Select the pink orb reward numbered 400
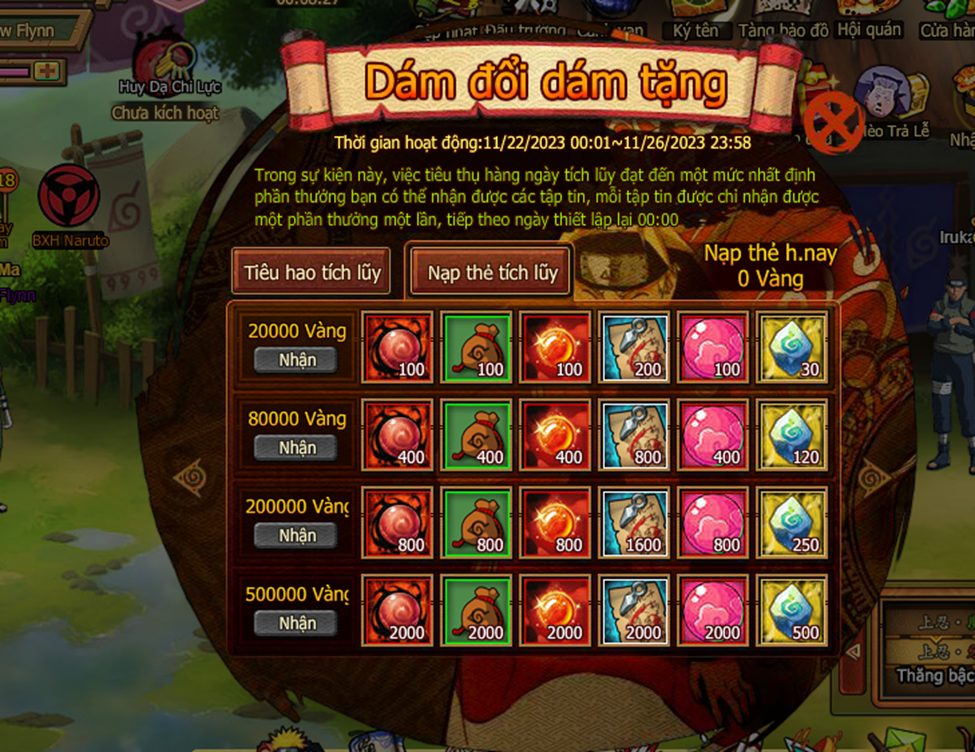 tap(713, 434)
